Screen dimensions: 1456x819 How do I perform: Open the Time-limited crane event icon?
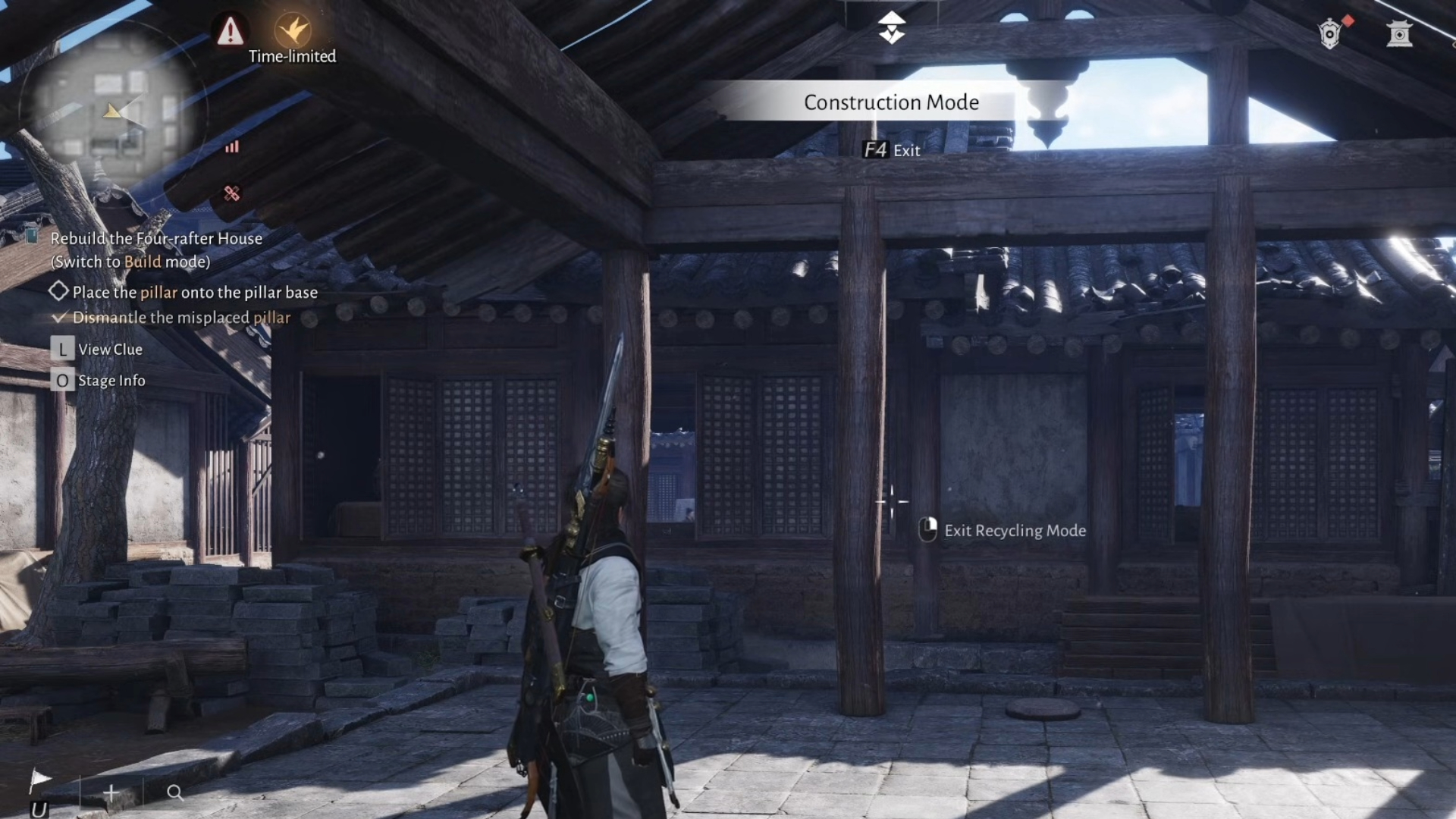[x=292, y=32]
